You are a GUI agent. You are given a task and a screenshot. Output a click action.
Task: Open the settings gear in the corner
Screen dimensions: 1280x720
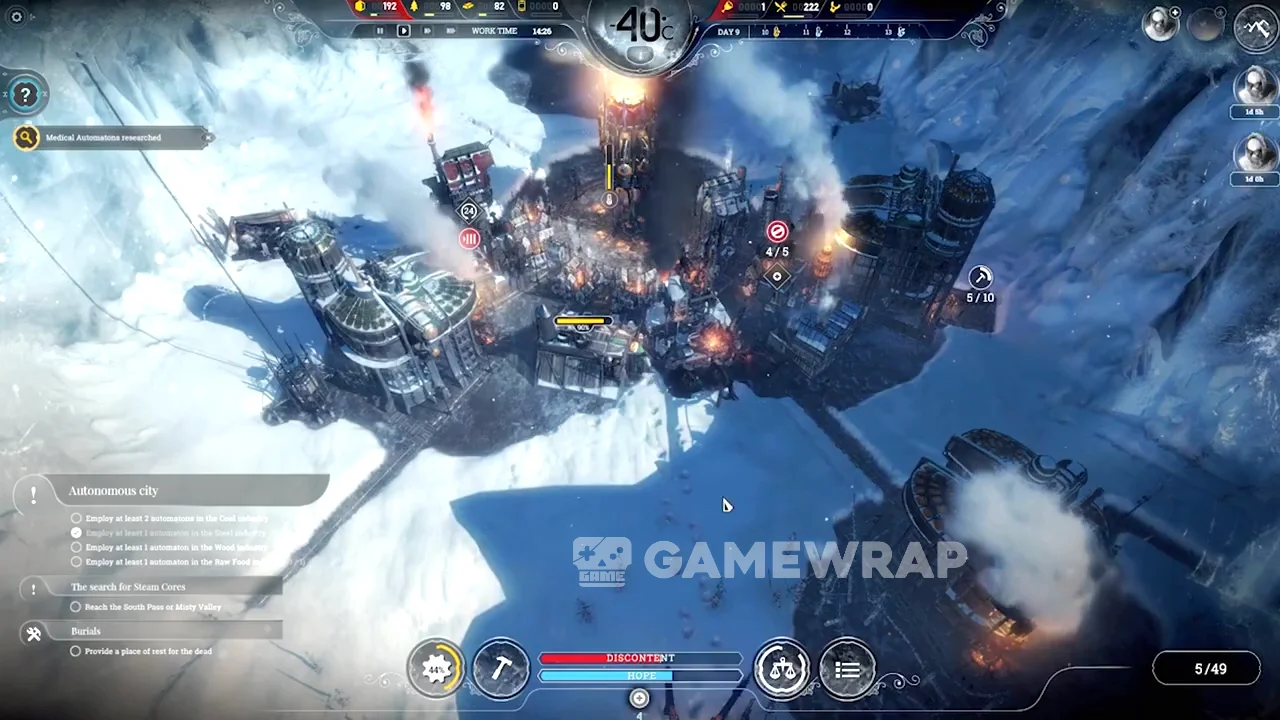(x=16, y=16)
